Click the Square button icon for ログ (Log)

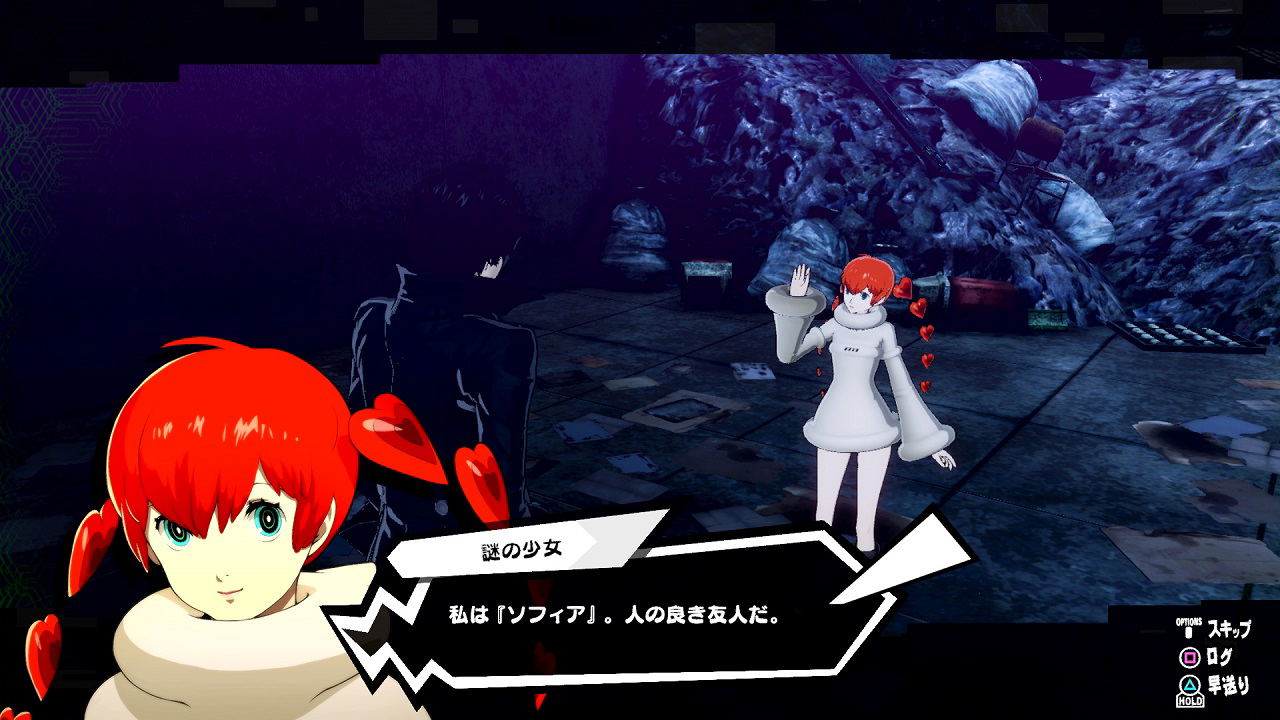[x=1188, y=656]
